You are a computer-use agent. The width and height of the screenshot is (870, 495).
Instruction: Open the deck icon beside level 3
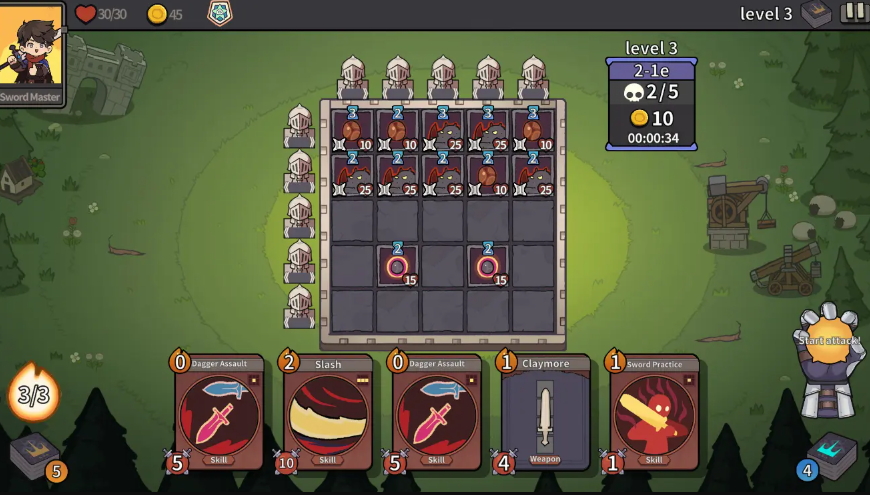tap(816, 14)
